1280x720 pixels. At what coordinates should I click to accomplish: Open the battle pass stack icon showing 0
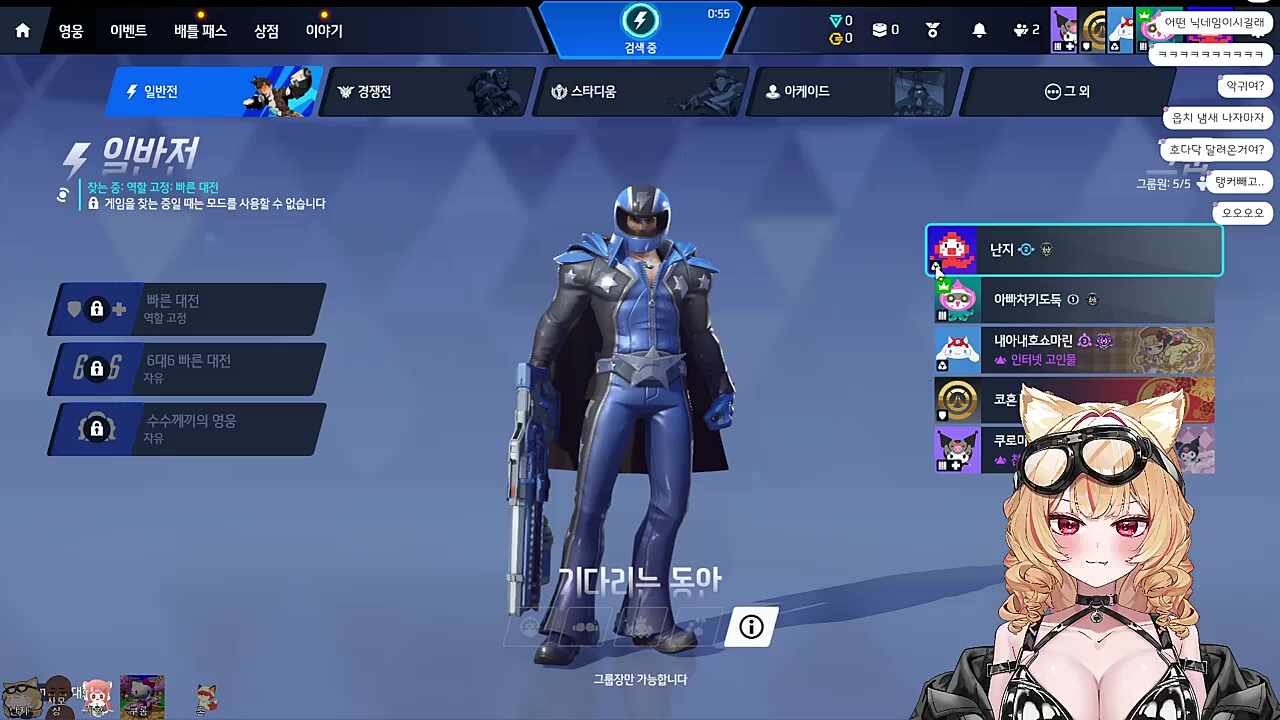(878, 30)
